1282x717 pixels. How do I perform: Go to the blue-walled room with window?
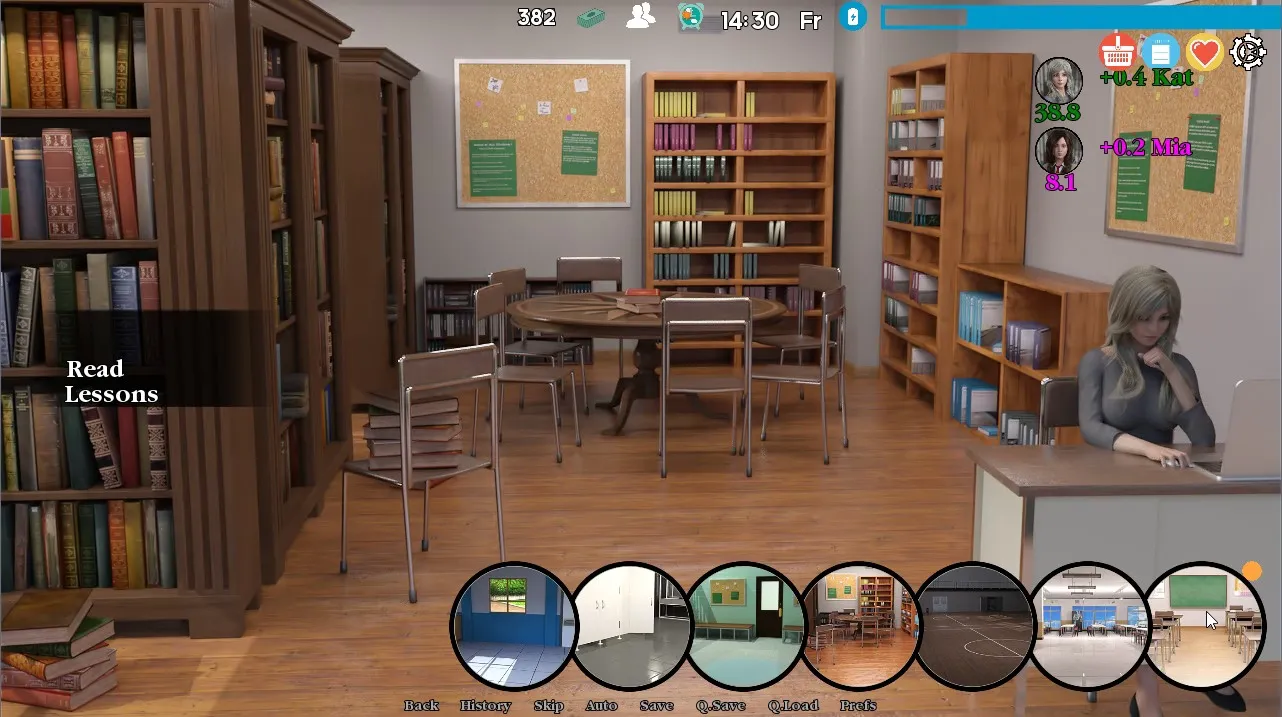[513, 625]
